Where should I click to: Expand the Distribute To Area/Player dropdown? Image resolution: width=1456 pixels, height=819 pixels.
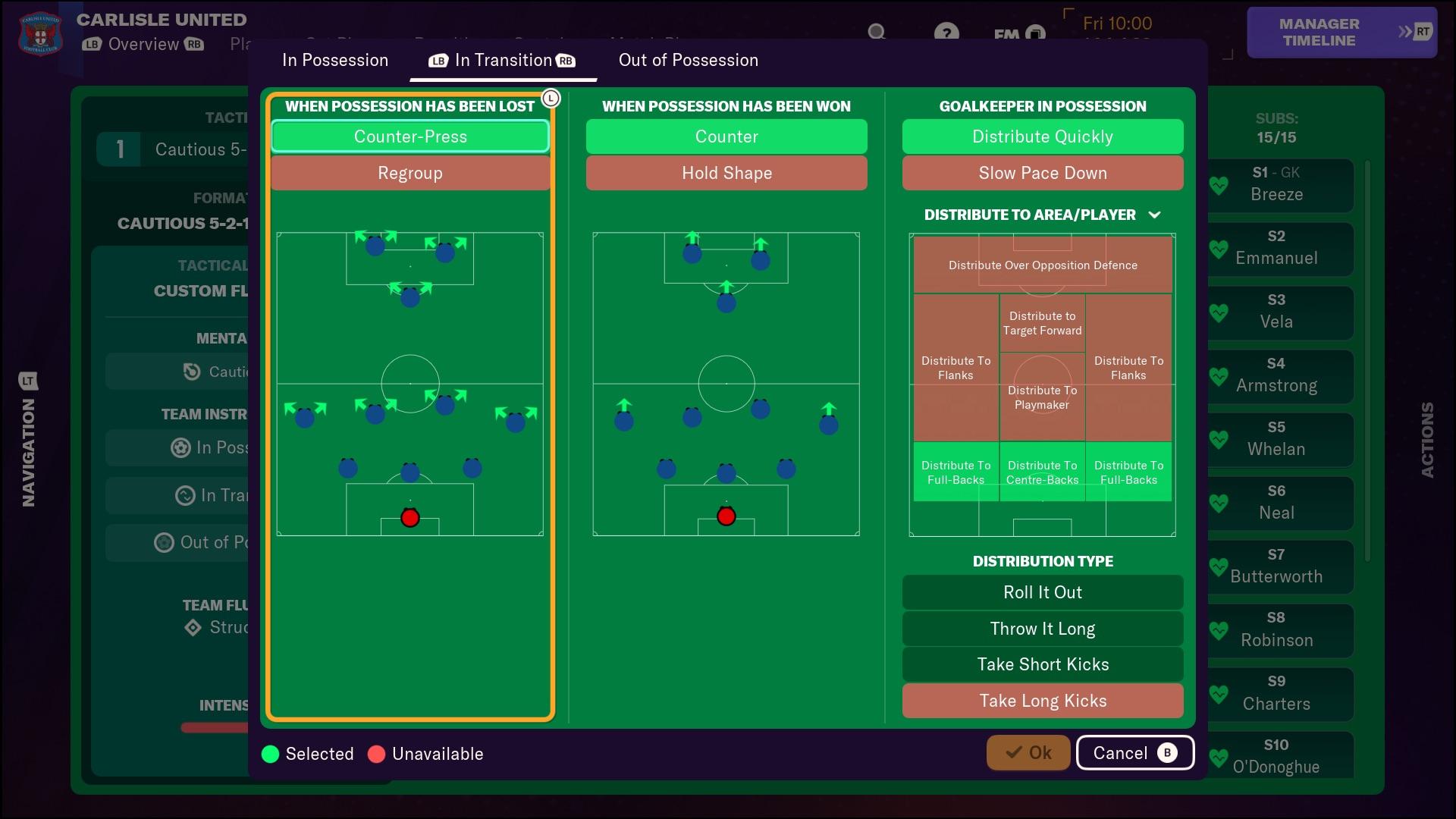(1155, 215)
